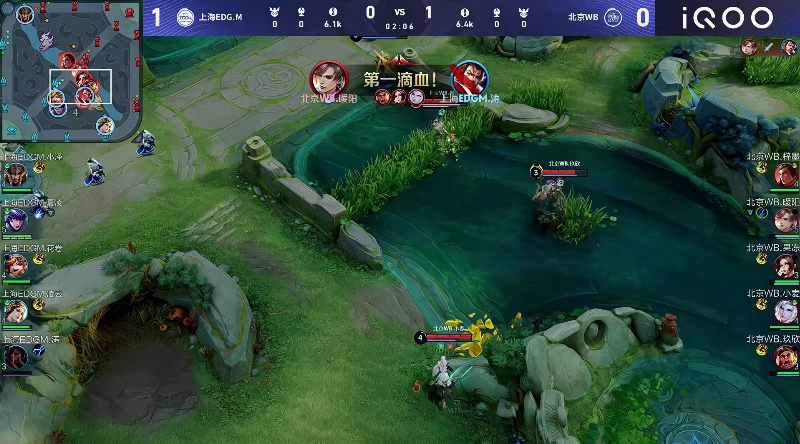Select 北京WB.玖欣's hero portrait
The width and height of the screenshot is (800, 444).
(x=785, y=357)
